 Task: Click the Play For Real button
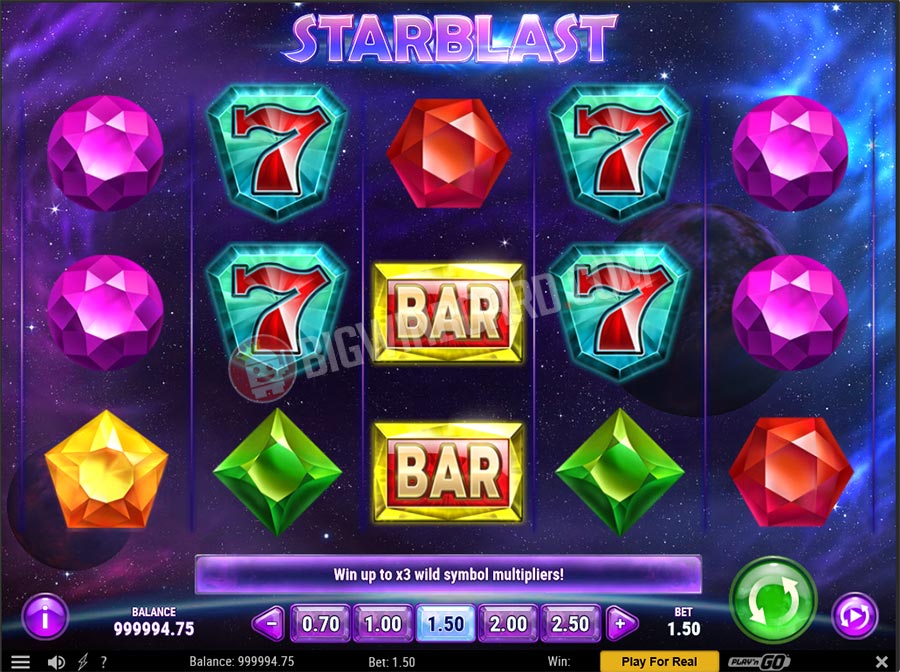pyautogui.click(x=659, y=661)
